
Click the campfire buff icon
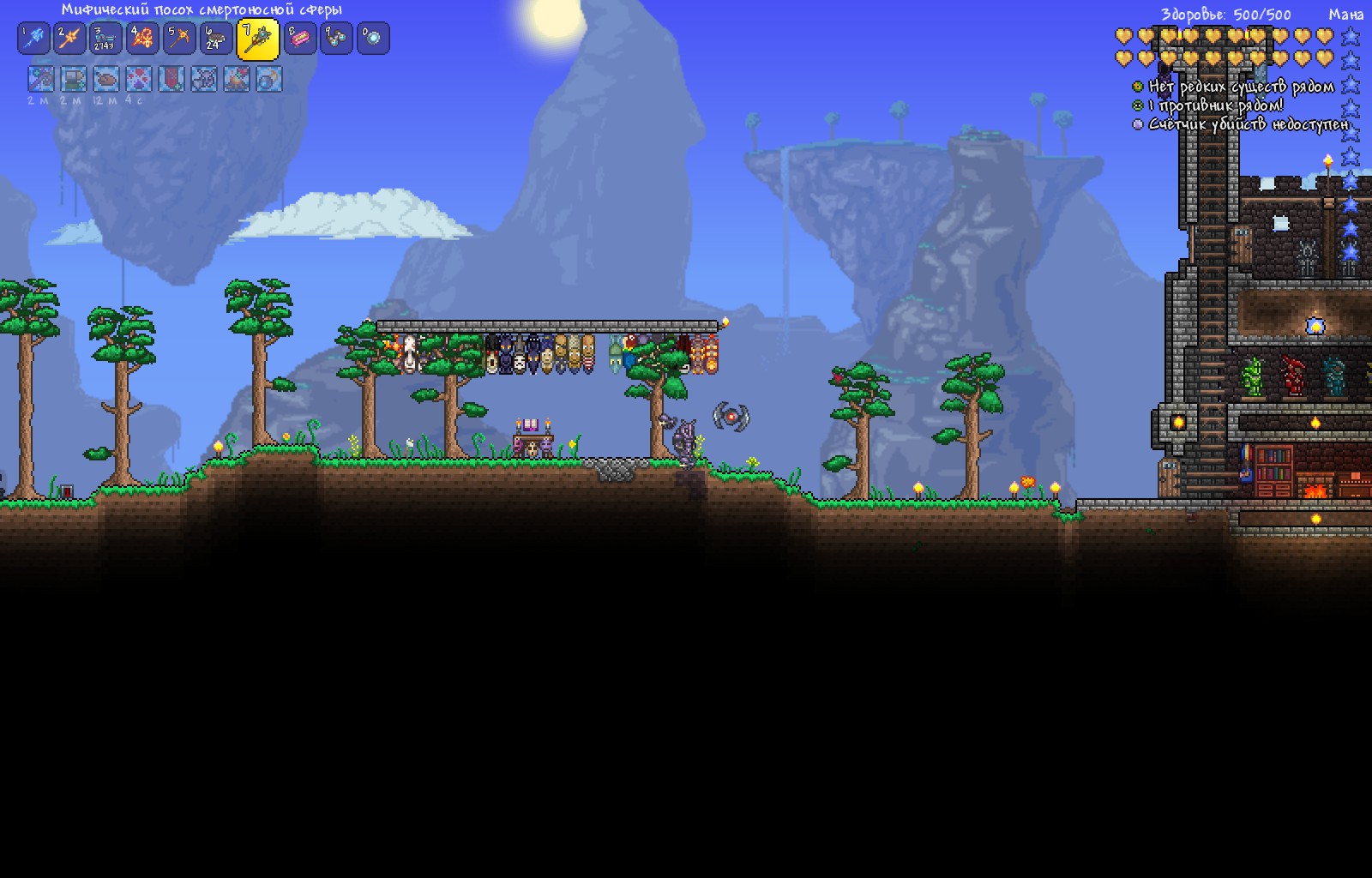pos(237,79)
